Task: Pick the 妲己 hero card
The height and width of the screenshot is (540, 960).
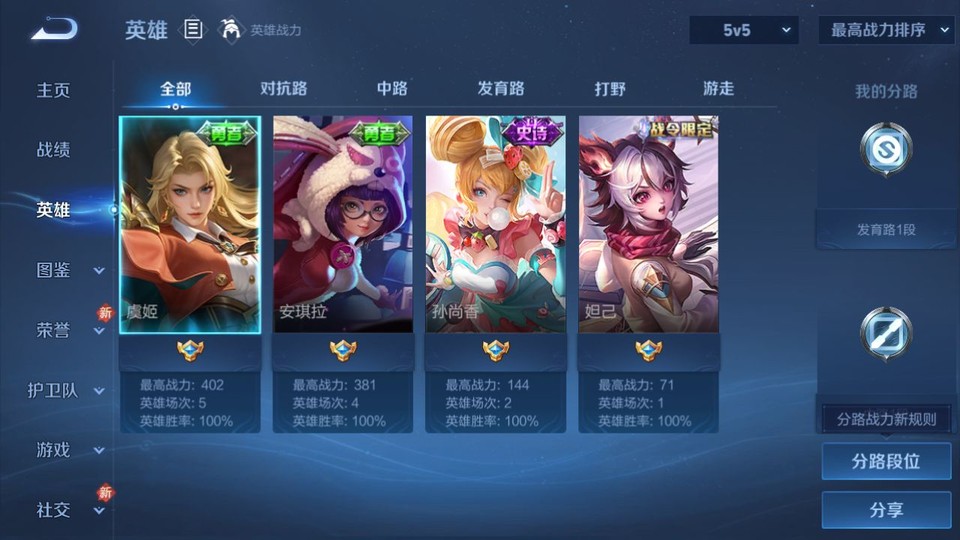Action: coord(648,225)
